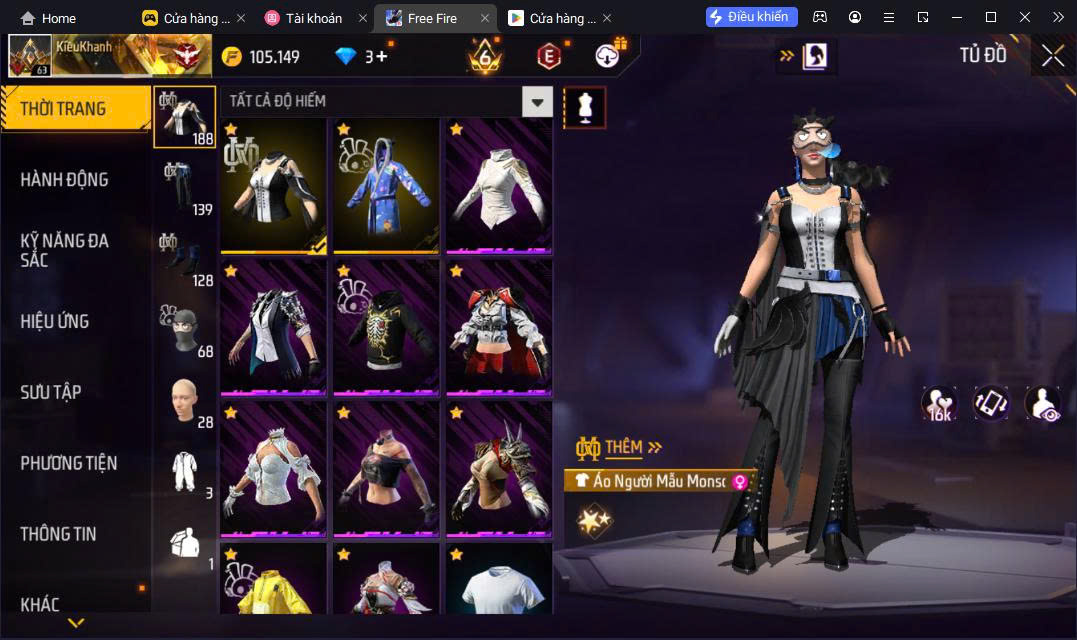Open KieuKhanh's player profile banner

coord(108,56)
